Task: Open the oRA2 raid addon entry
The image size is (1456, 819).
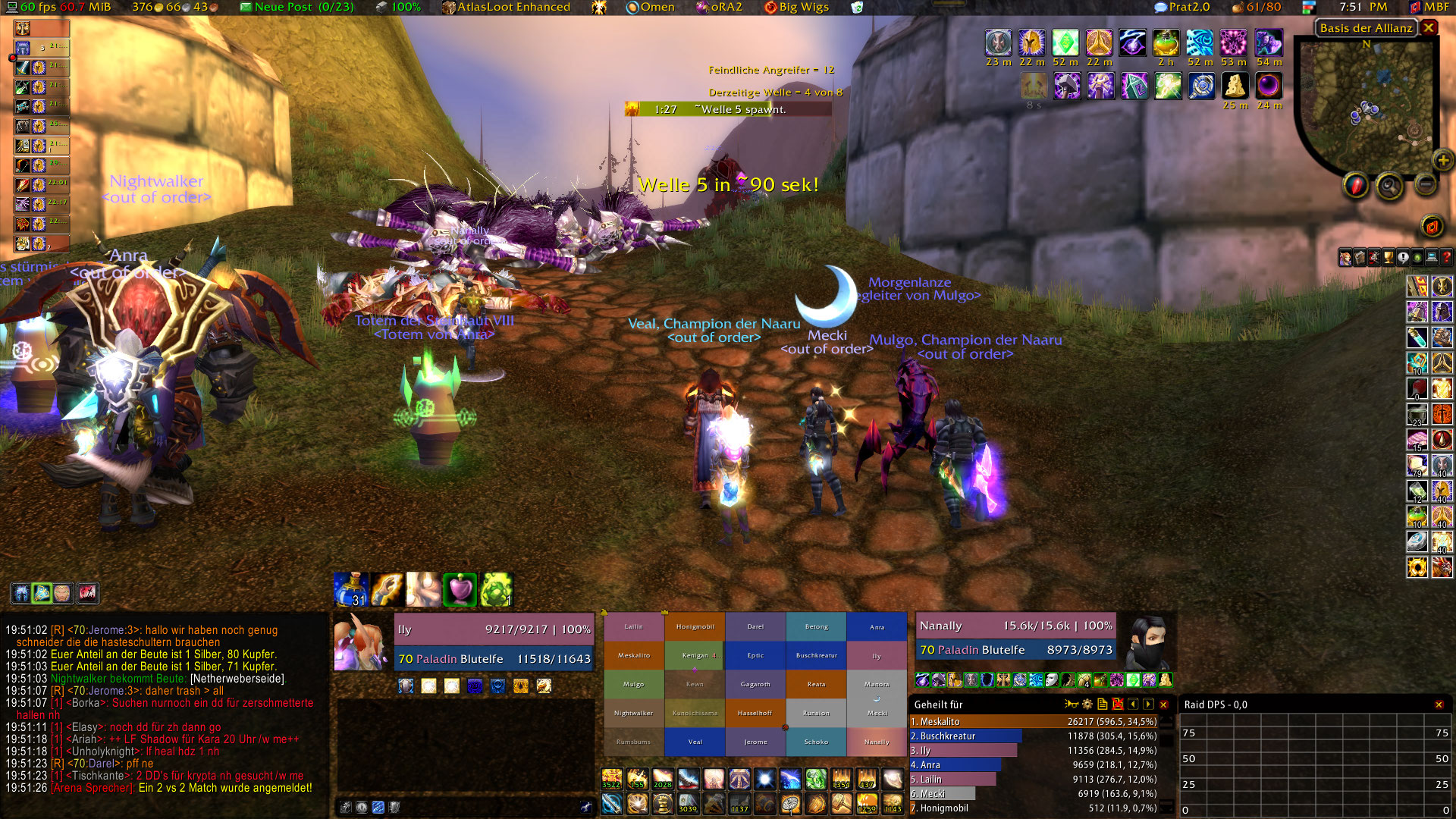Action: point(719,8)
